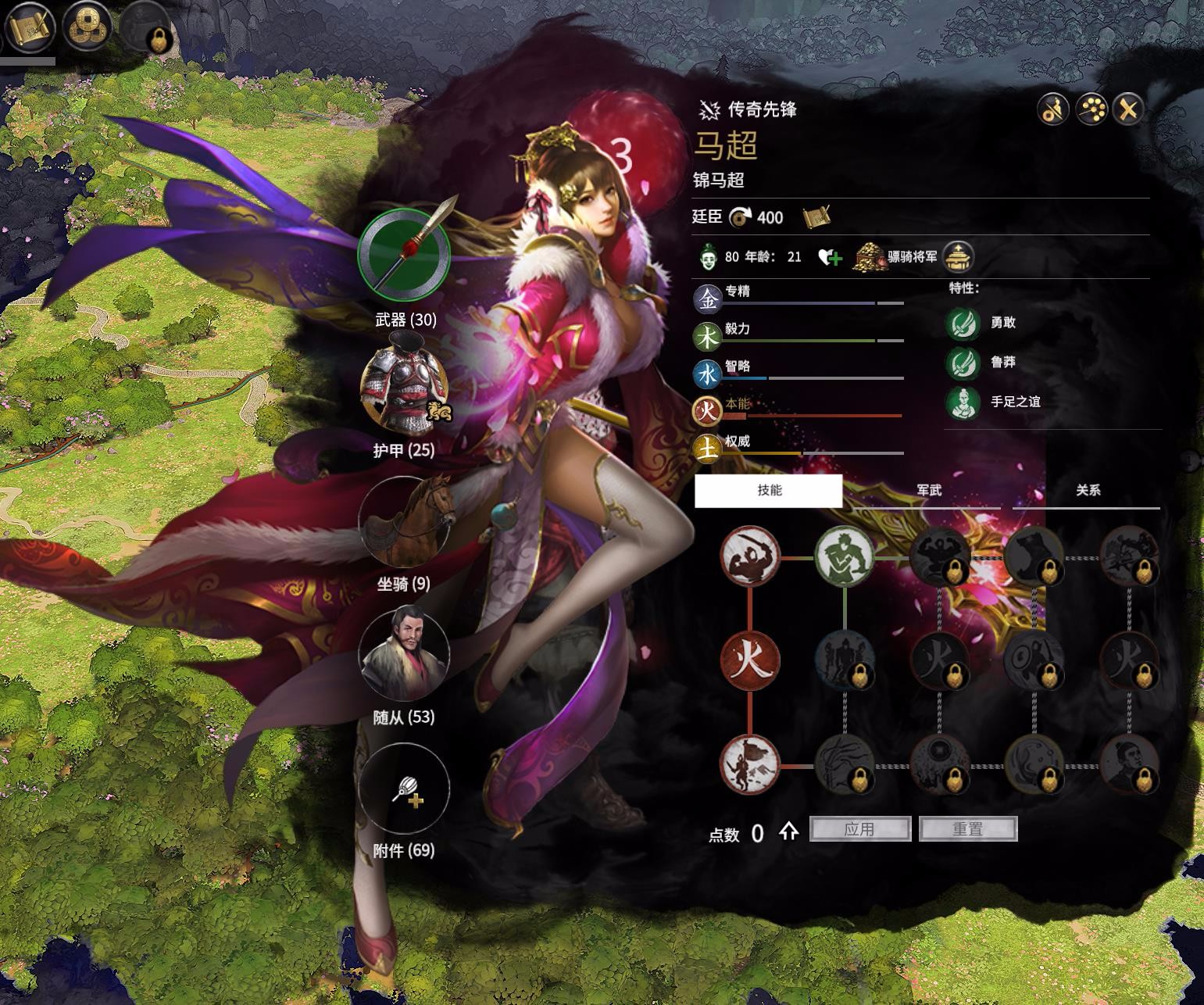Screen dimensions: 1204x1005
Task: Choose the 坐骑 horse mount slot
Action: click(404, 520)
